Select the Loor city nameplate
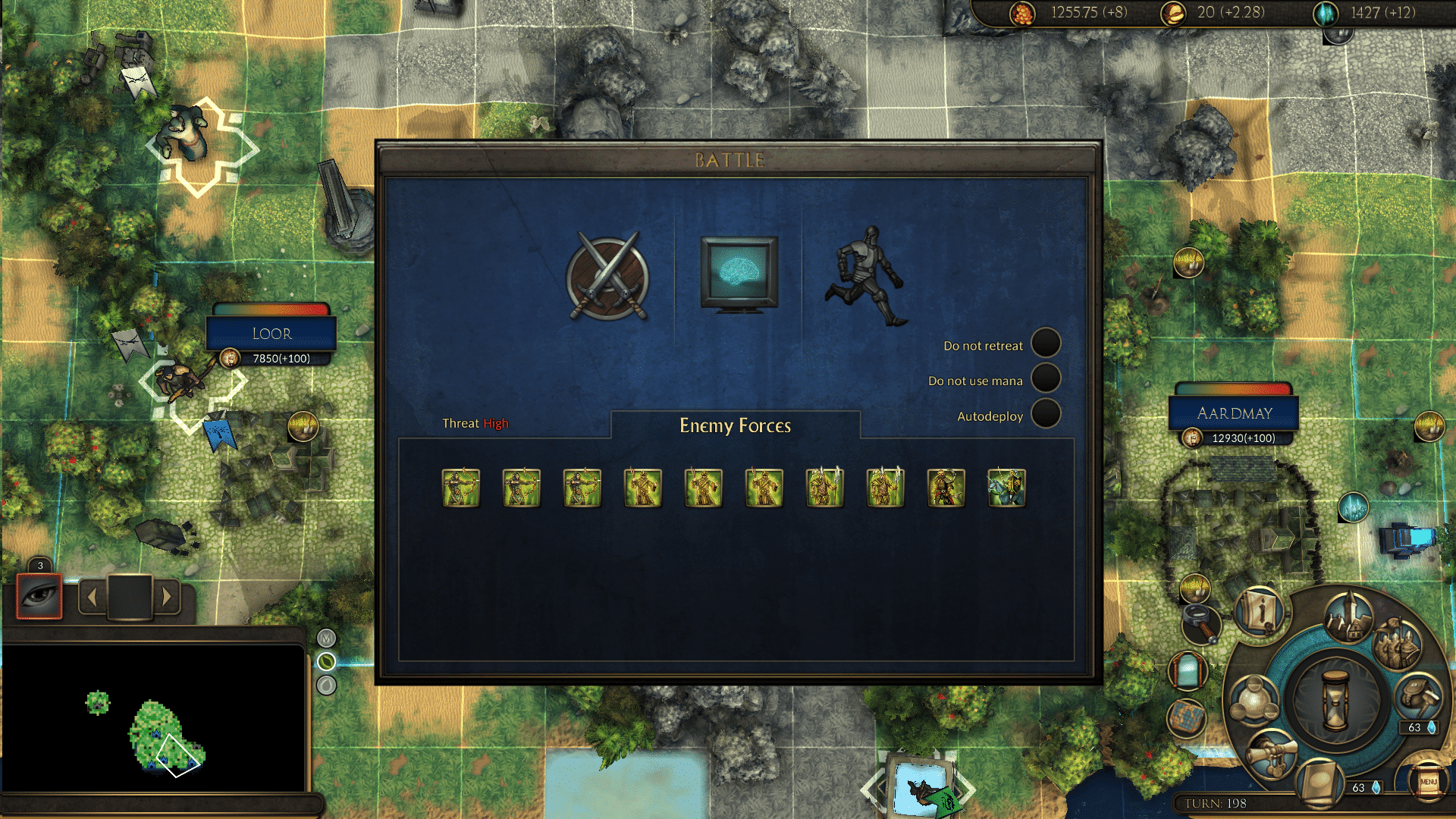1456x819 pixels. (x=271, y=334)
